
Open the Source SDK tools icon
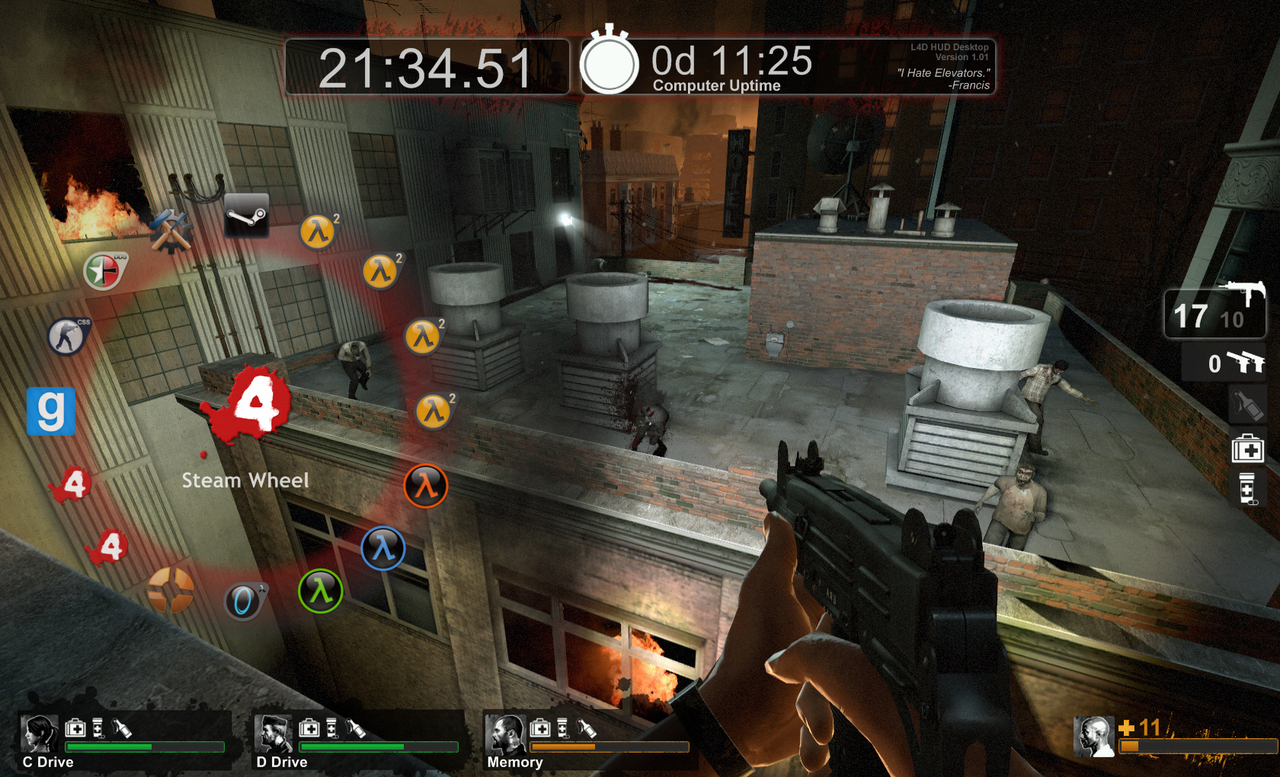coord(171,230)
